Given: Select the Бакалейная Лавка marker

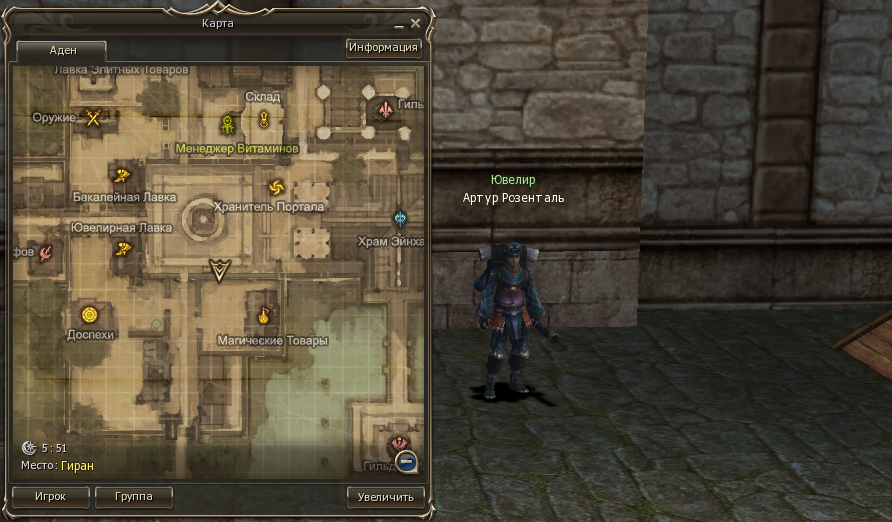Looking at the screenshot, I should [125, 173].
